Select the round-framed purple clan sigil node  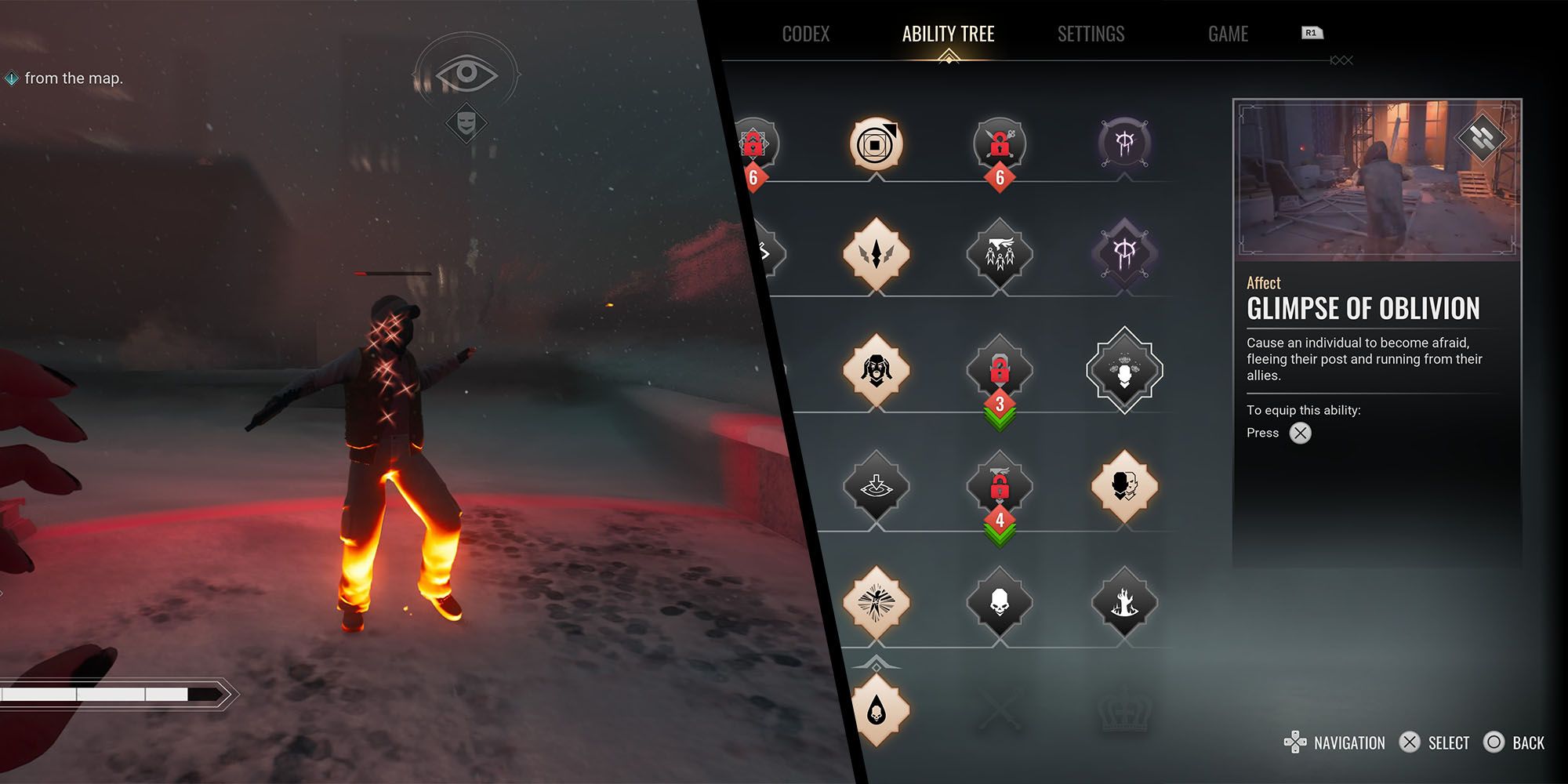1124,144
